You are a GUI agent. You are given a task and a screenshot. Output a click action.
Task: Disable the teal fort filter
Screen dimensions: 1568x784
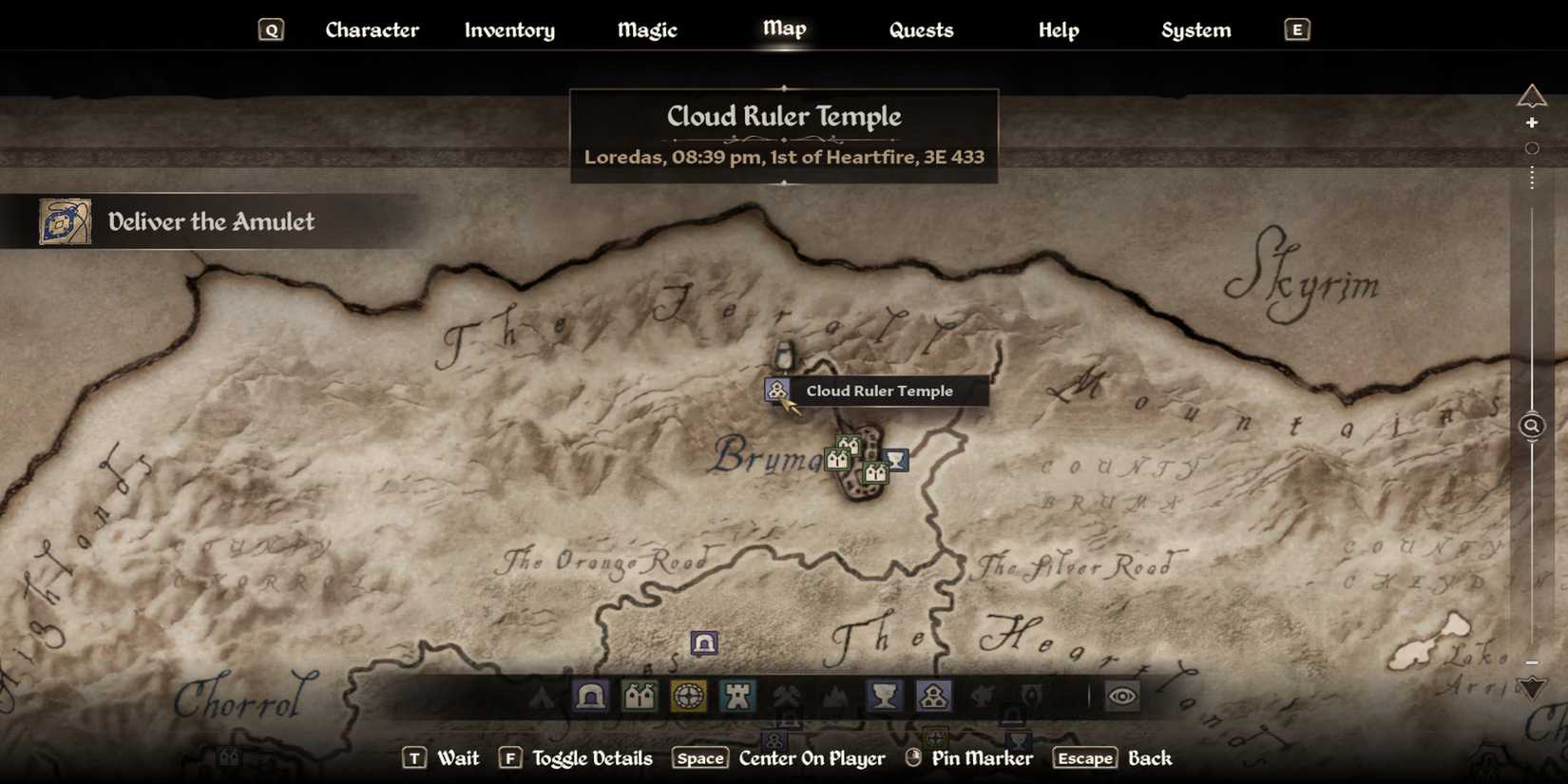click(738, 697)
